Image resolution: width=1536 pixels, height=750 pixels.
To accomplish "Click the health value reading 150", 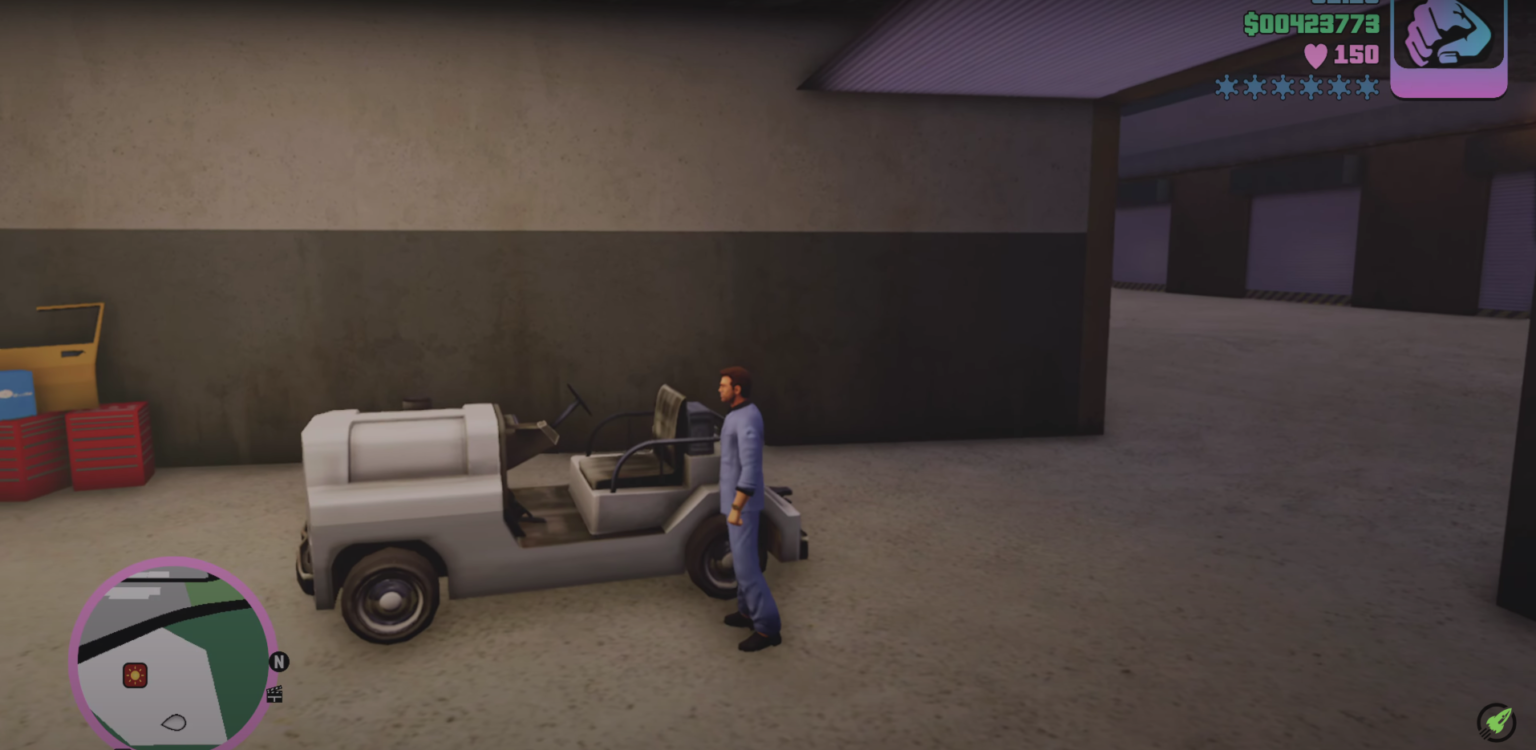I will click(x=1357, y=56).
